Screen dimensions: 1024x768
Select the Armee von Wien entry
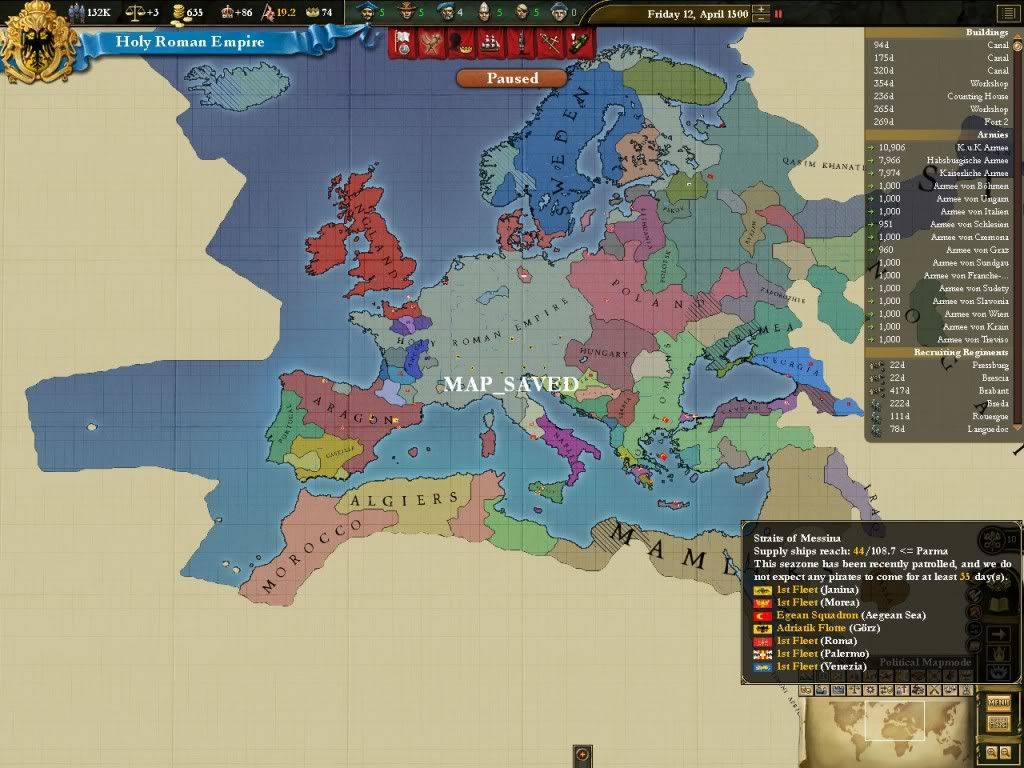tap(940, 314)
